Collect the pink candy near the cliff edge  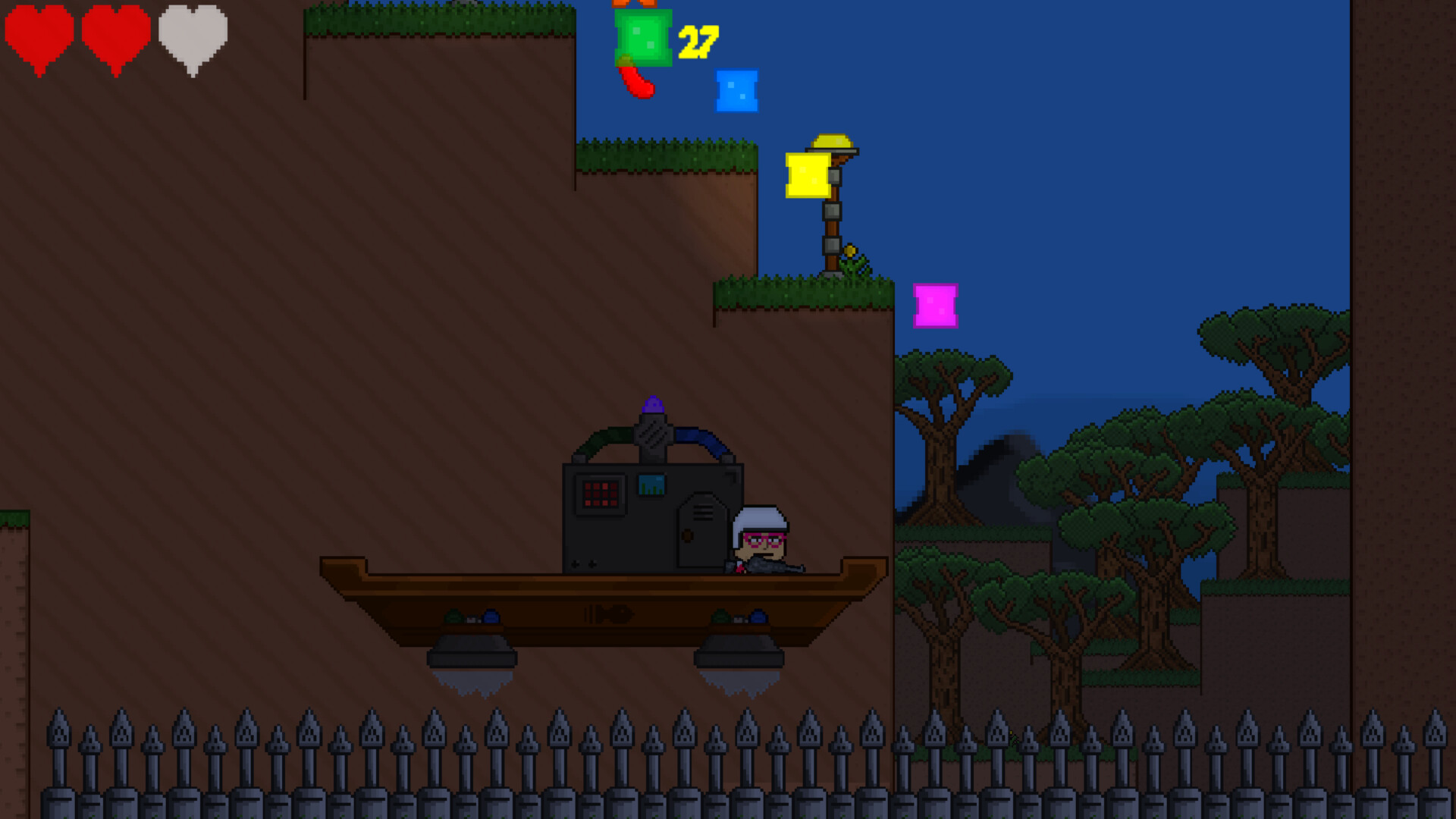click(934, 305)
